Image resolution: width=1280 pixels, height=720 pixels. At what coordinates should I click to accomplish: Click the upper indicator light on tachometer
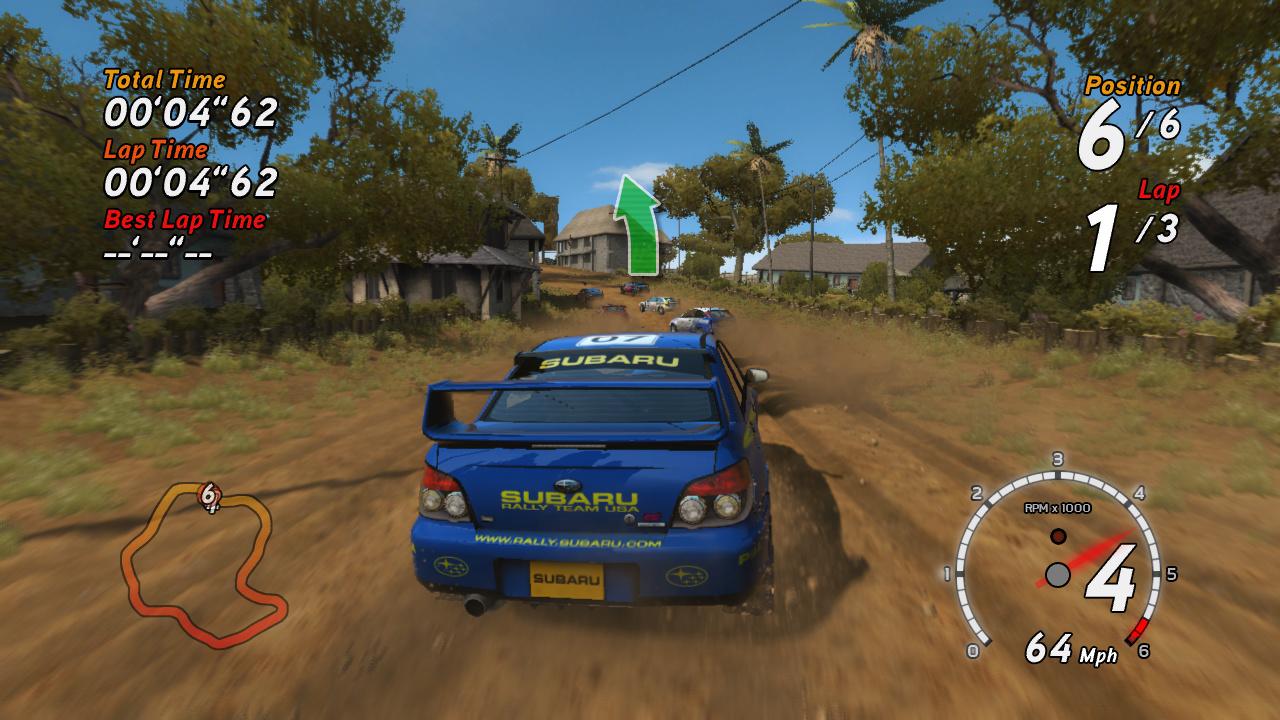point(1057,535)
